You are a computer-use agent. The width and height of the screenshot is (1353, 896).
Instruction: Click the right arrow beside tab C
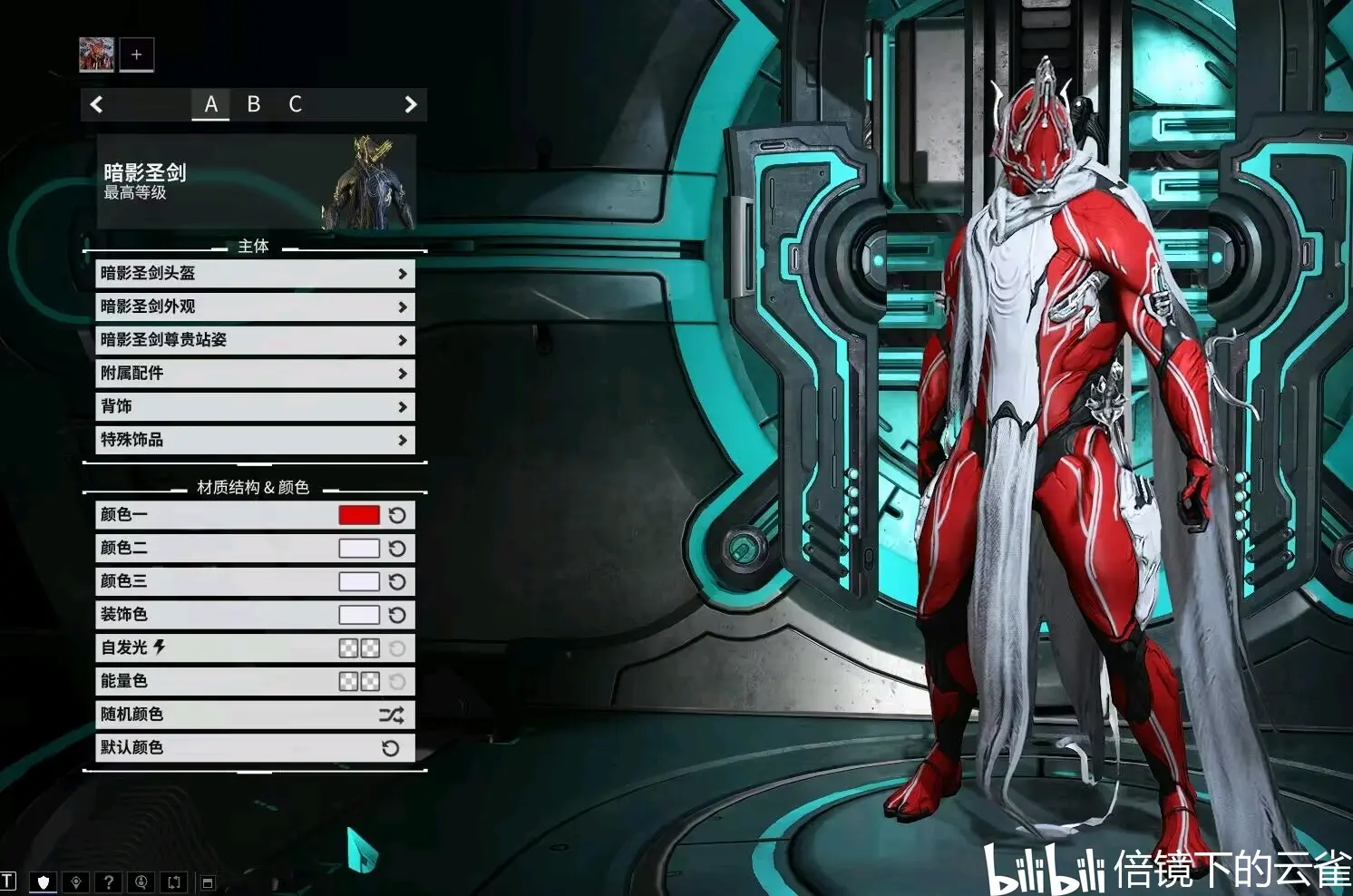[x=410, y=104]
